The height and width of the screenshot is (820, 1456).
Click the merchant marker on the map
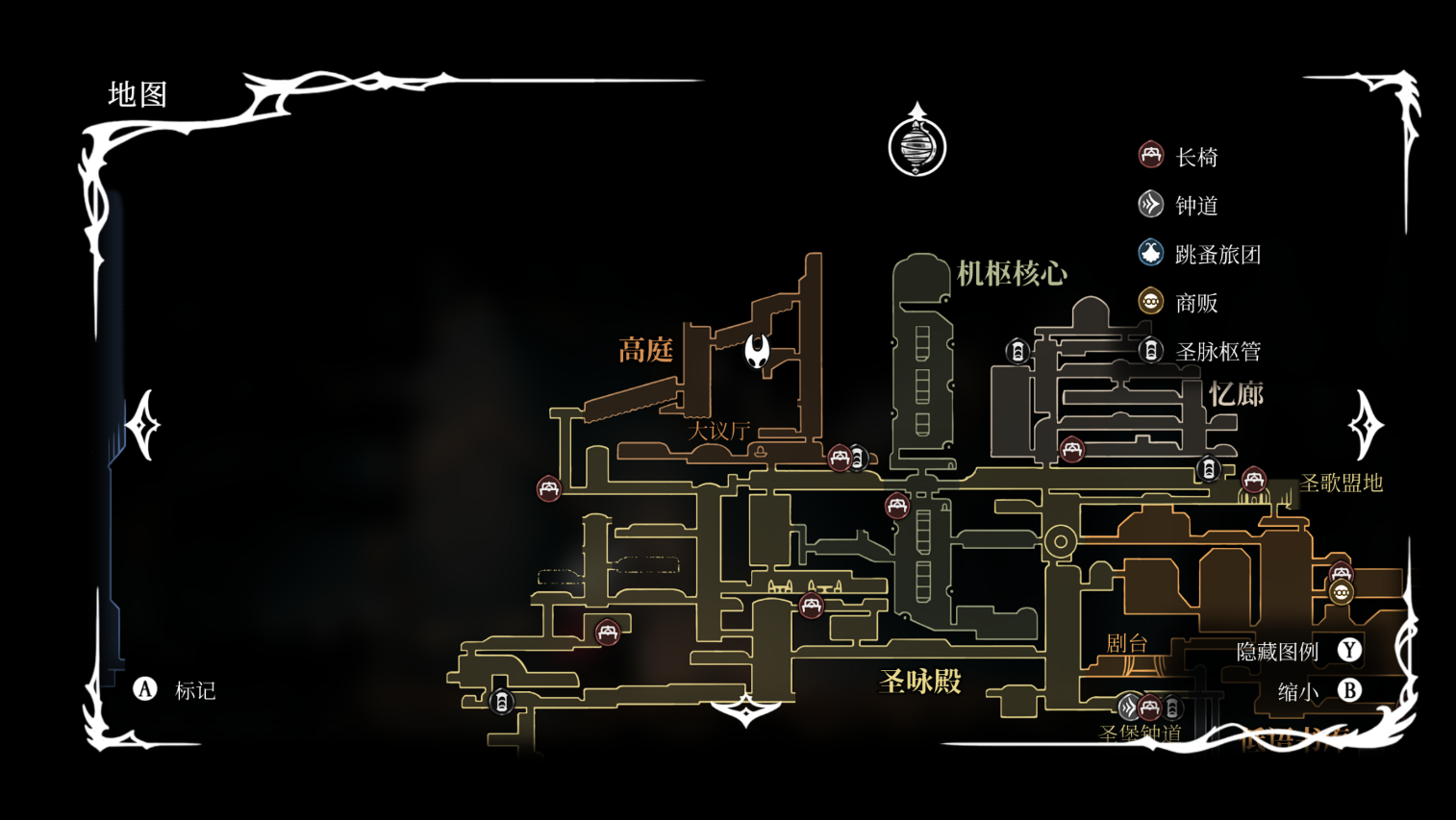pyautogui.click(x=1342, y=592)
